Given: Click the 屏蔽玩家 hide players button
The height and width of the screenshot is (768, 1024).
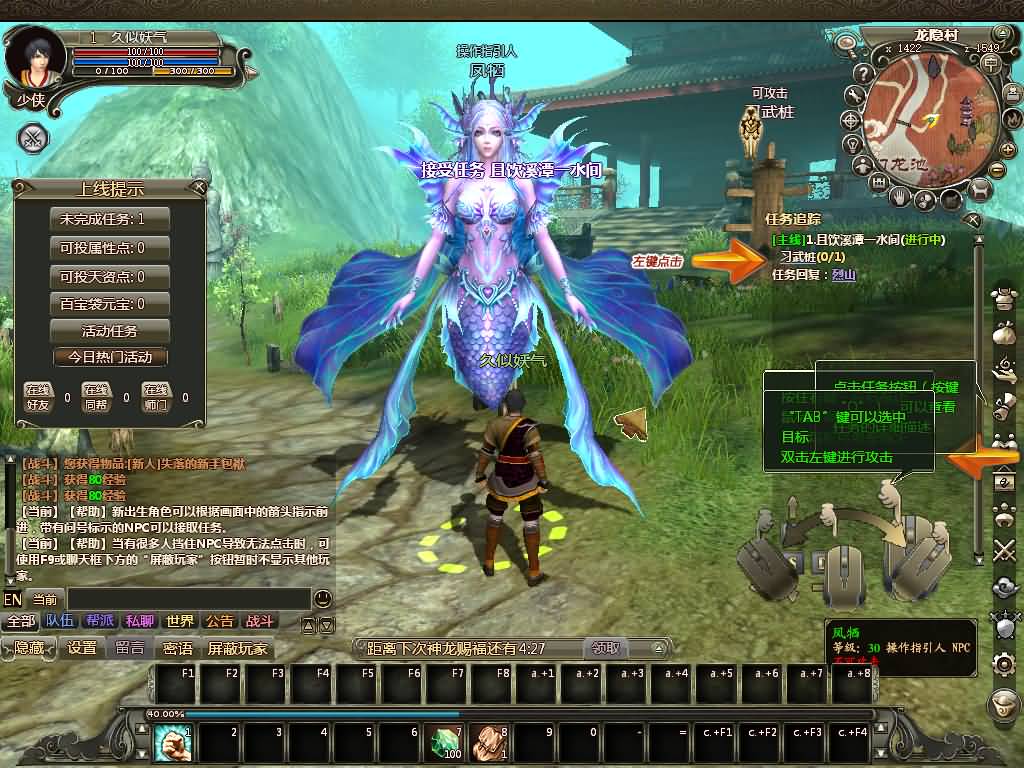Looking at the screenshot, I should pos(238,648).
